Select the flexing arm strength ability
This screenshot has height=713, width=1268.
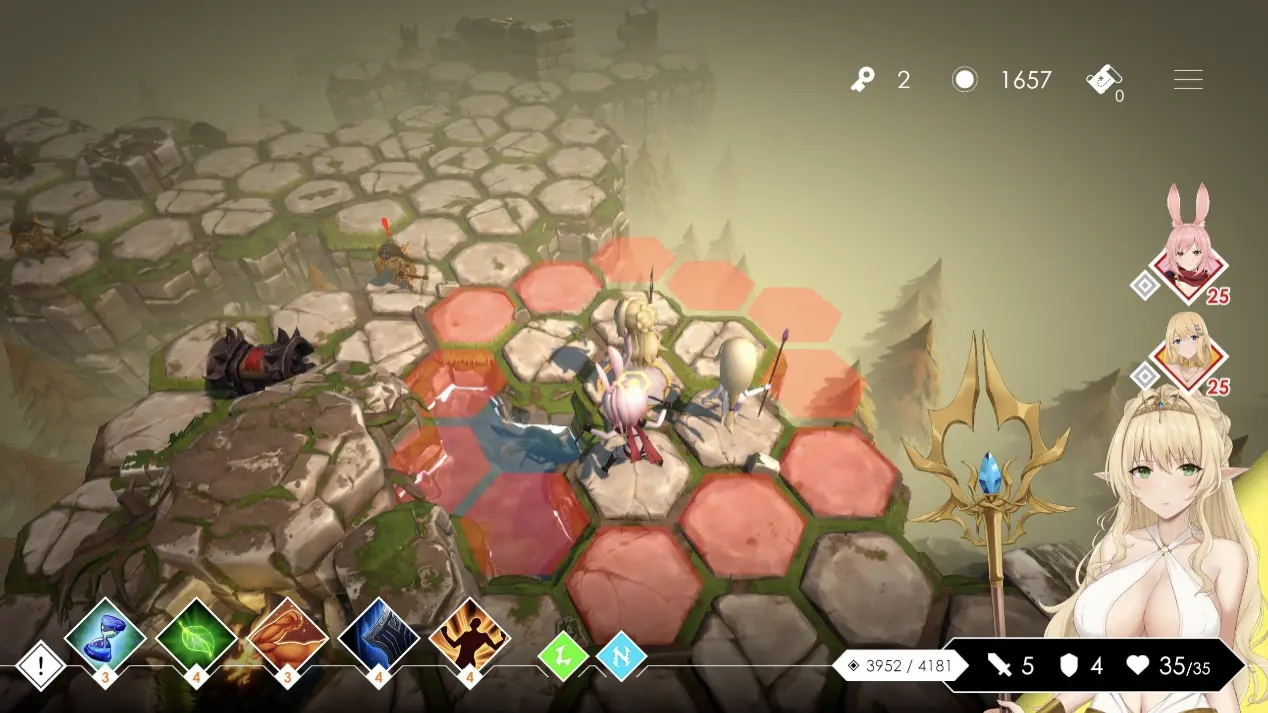tap(287, 637)
